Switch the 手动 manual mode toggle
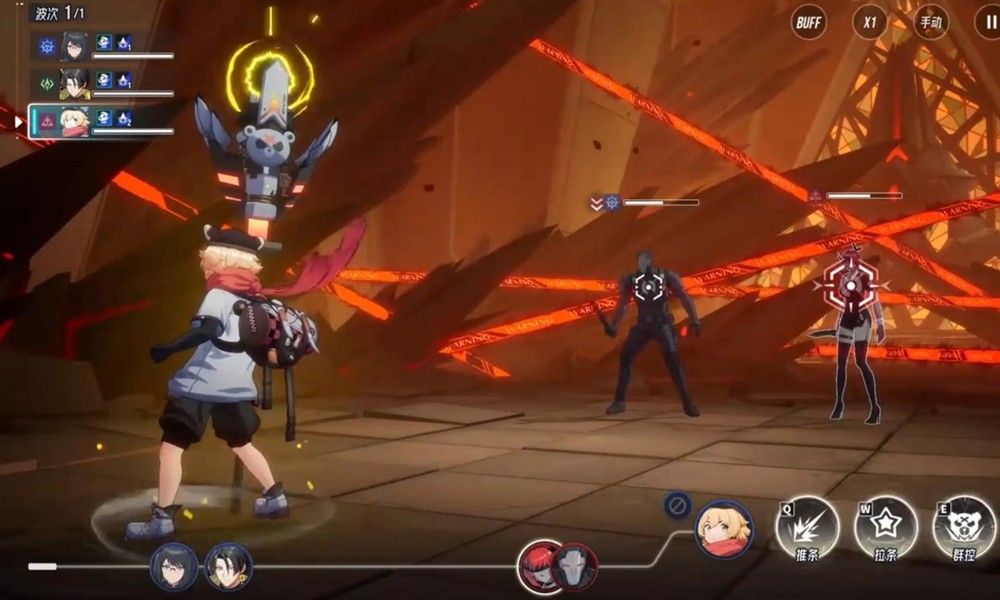 931,22
